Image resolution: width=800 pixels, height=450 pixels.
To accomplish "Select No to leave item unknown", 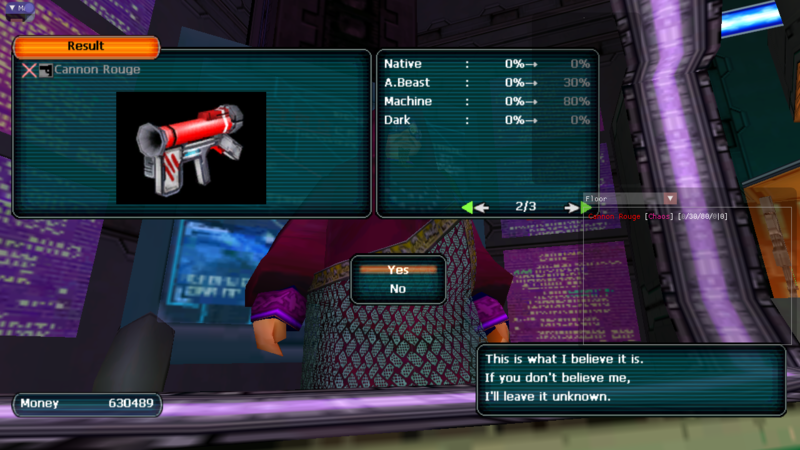I will [x=398, y=288].
